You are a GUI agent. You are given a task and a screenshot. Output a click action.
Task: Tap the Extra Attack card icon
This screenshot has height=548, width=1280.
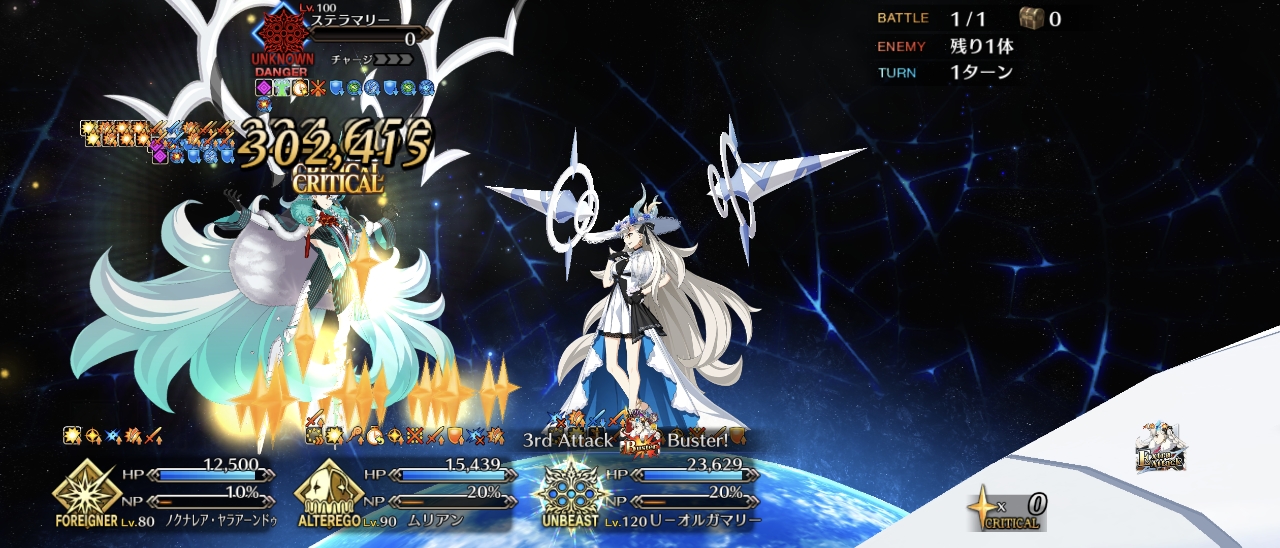click(x=1160, y=447)
